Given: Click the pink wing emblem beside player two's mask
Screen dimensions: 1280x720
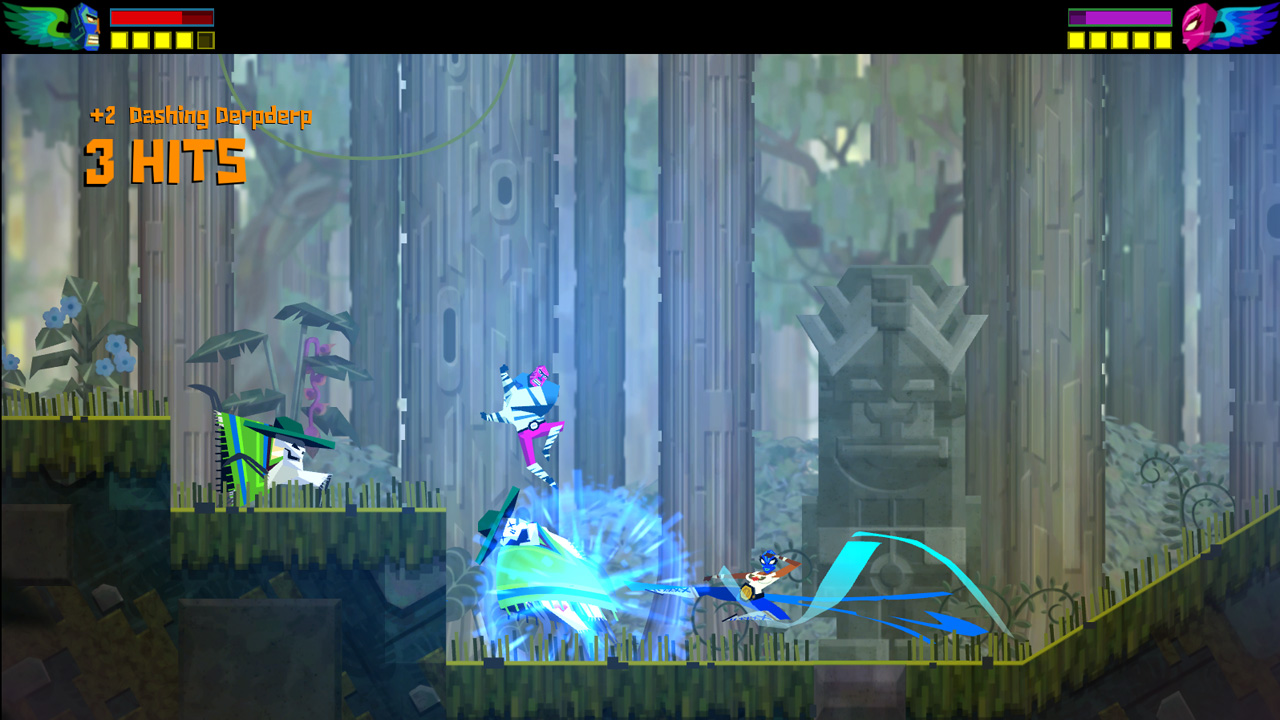Looking at the screenshot, I should point(1248,25).
